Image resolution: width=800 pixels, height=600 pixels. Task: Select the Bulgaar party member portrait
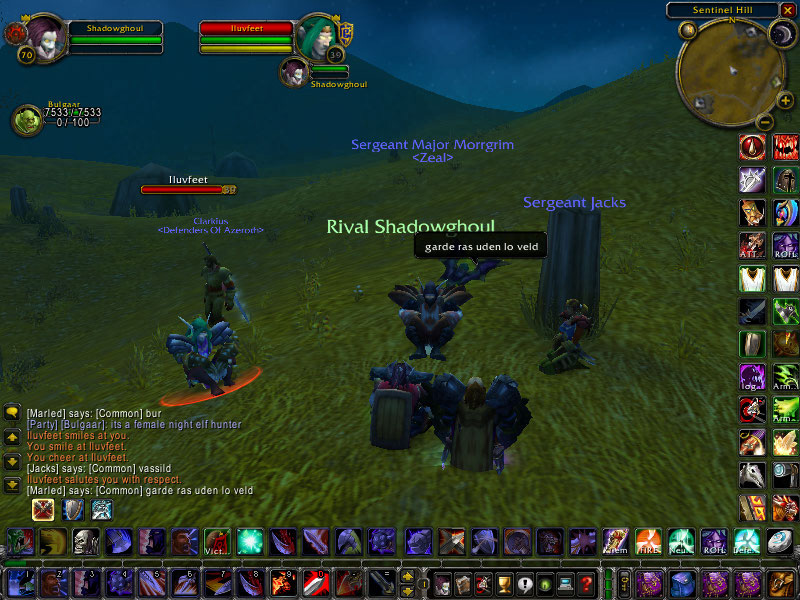pyautogui.click(x=25, y=120)
